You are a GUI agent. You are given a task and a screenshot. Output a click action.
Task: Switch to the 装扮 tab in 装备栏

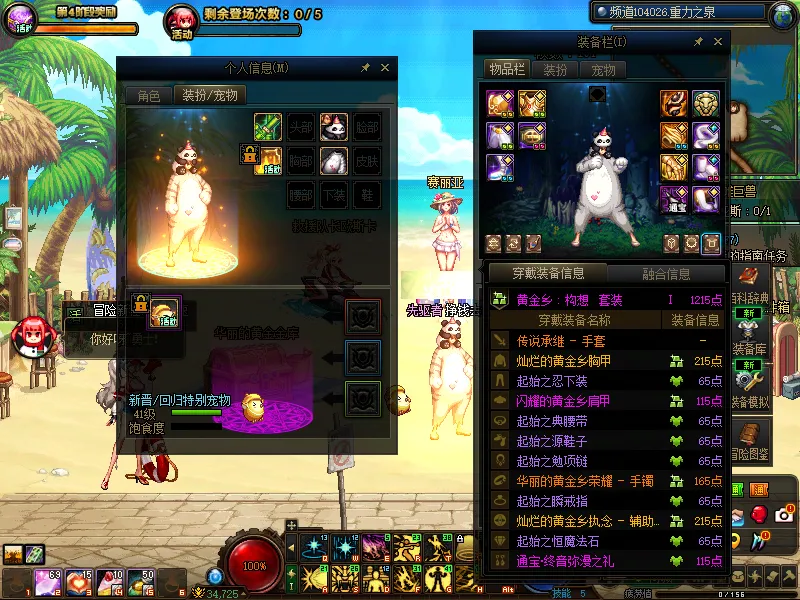click(555, 70)
